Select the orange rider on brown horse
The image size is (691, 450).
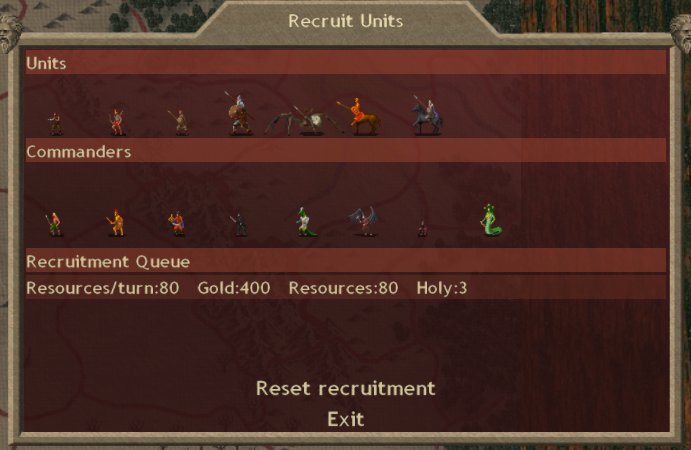tap(359, 117)
